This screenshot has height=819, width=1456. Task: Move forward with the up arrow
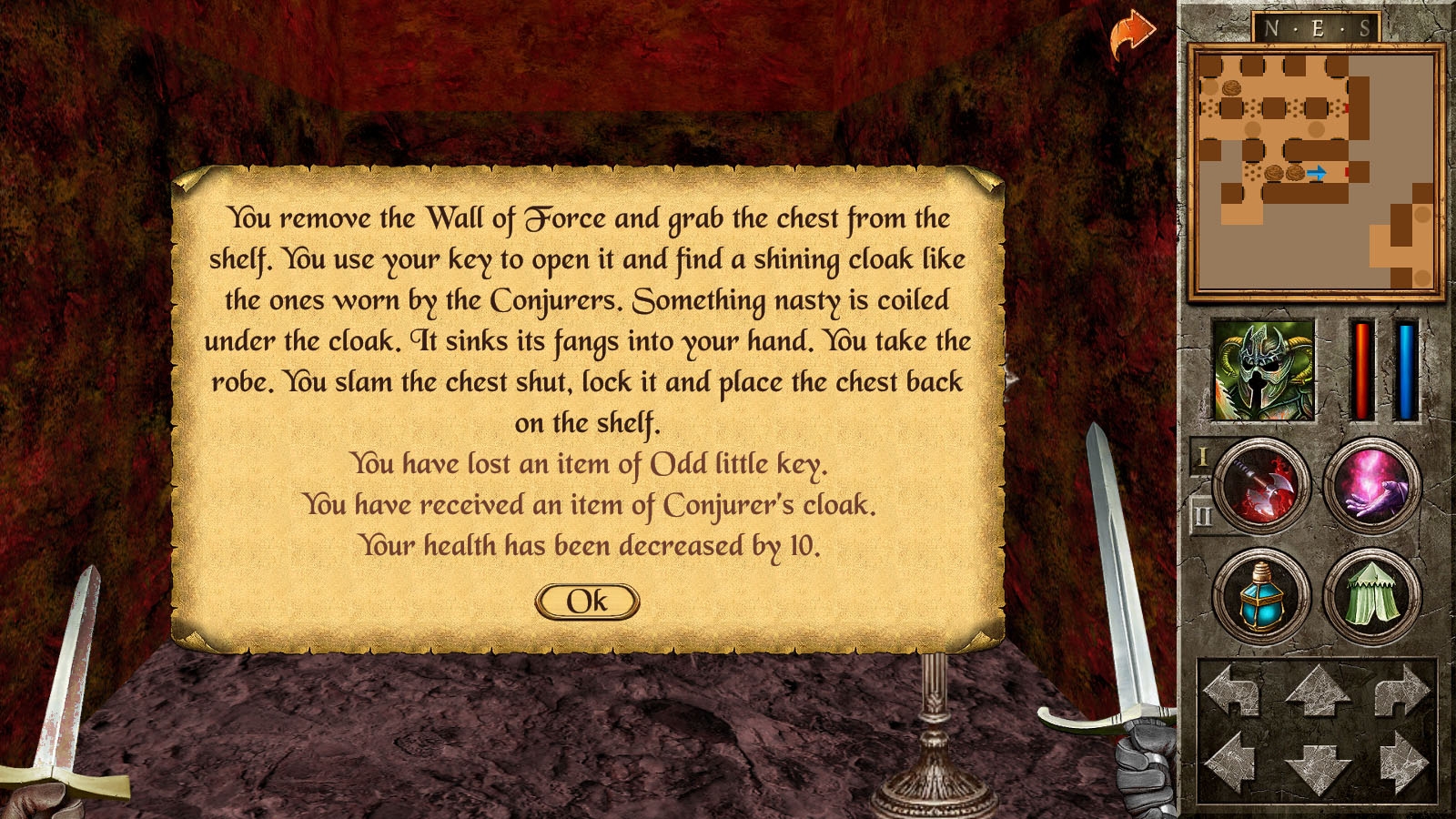[1317, 690]
